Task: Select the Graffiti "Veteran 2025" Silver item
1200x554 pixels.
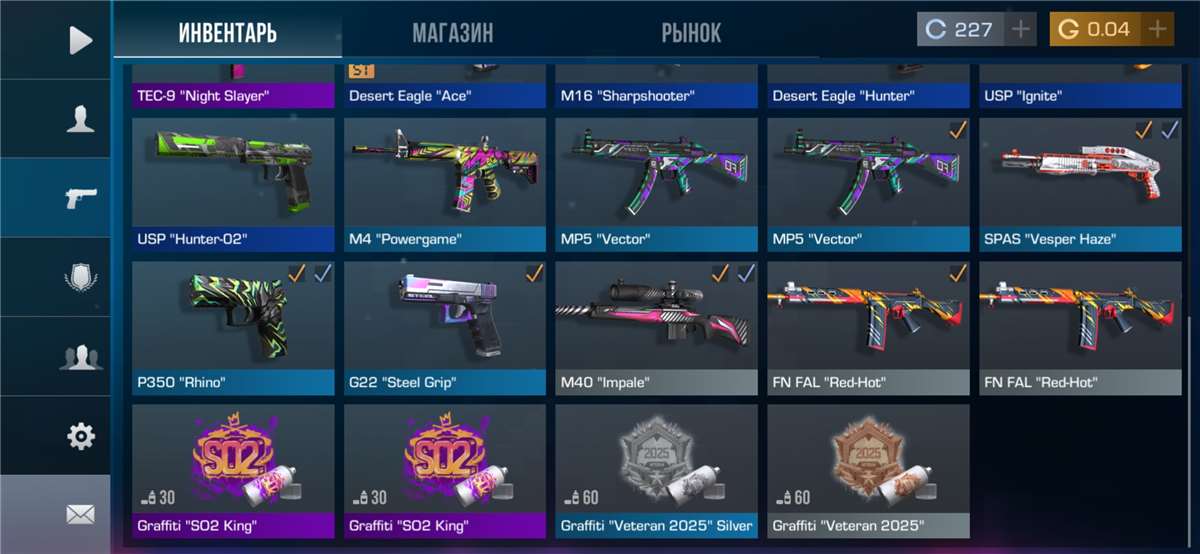Action: point(657,470)
